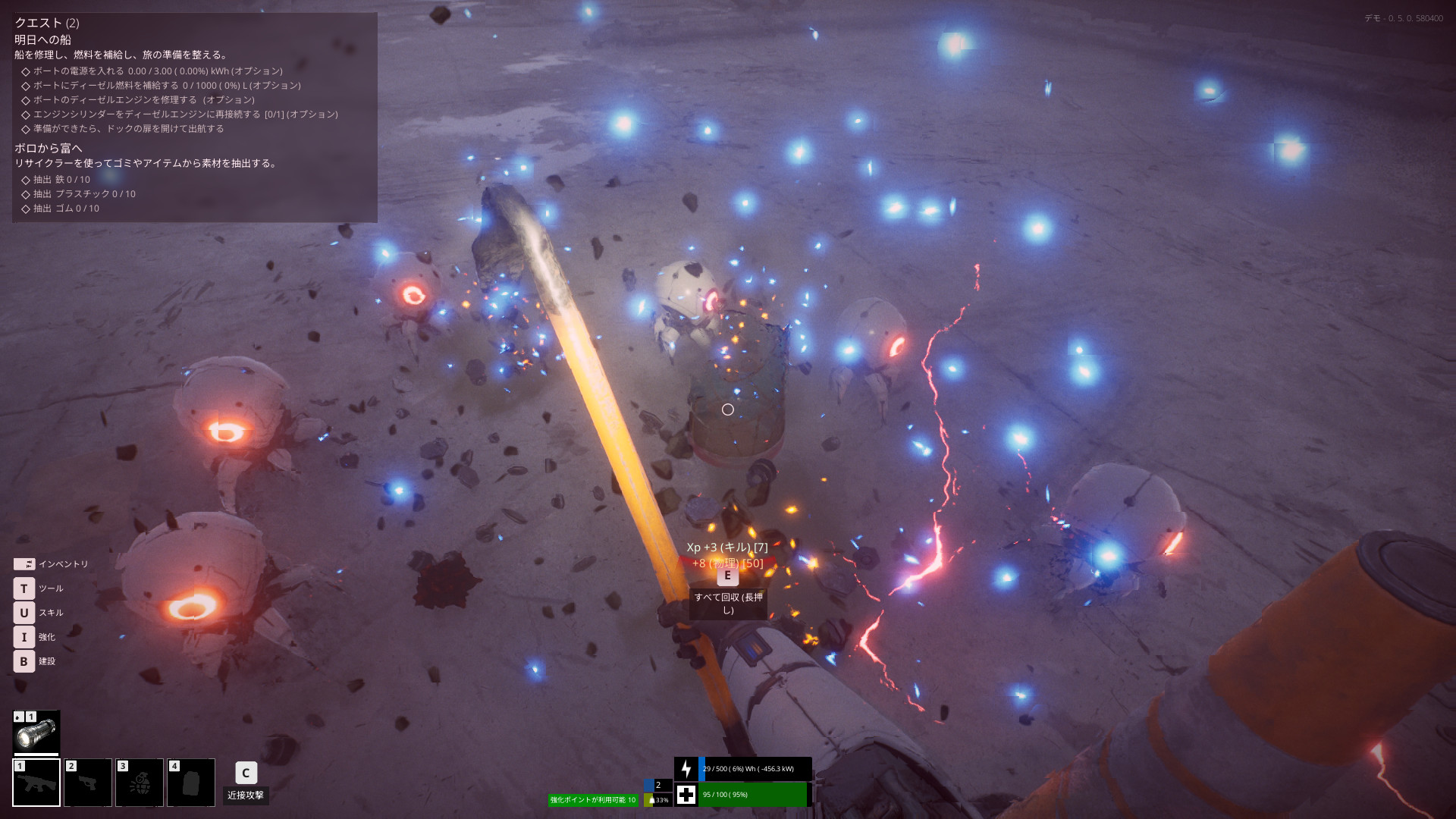Open the 明日への船 quest entry
The height and width of the screenshot is (819, 1456).
(43, 39)
